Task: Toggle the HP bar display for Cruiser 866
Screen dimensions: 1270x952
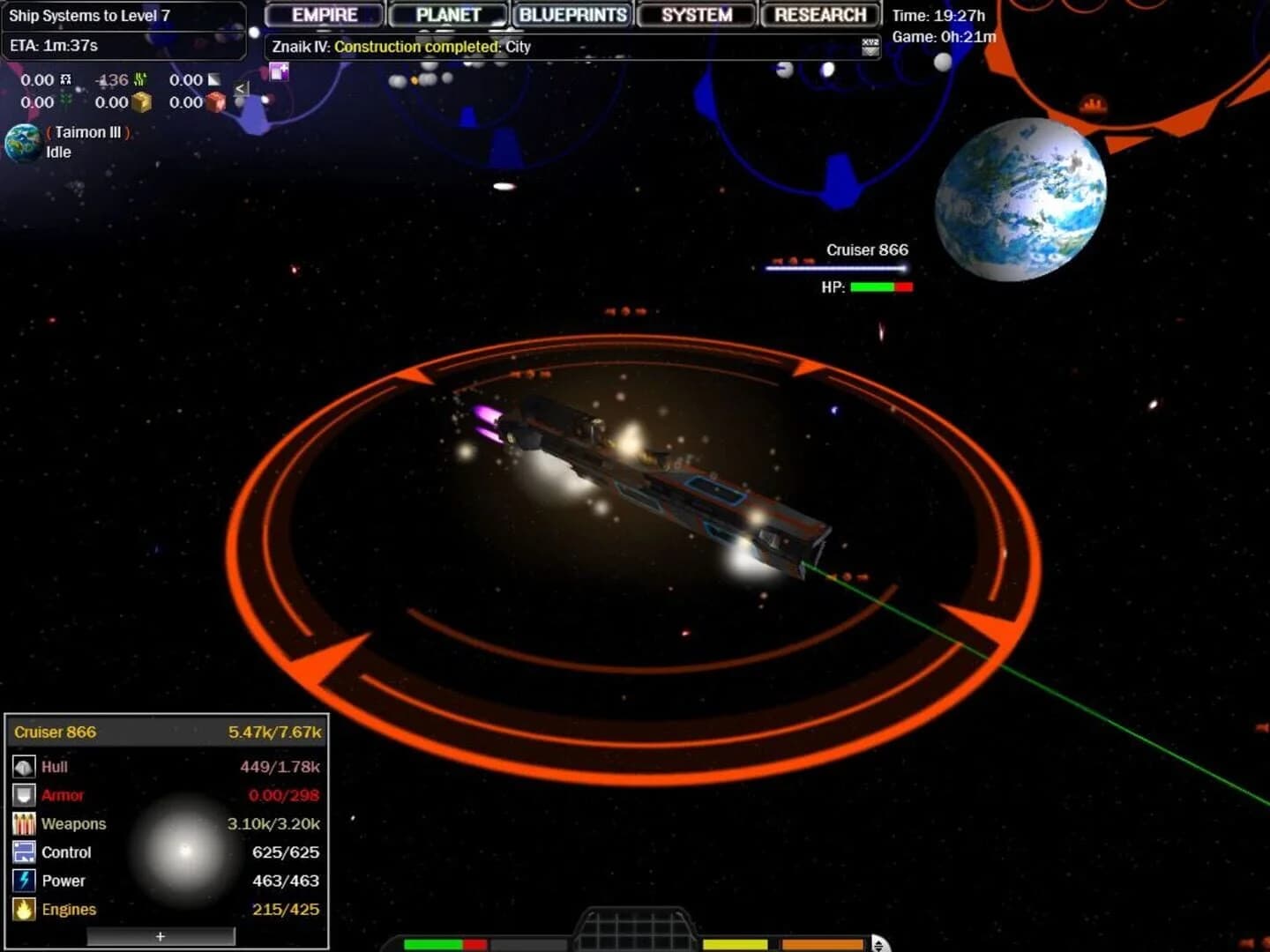Action: pyautogui.click(x=879, y=286)
